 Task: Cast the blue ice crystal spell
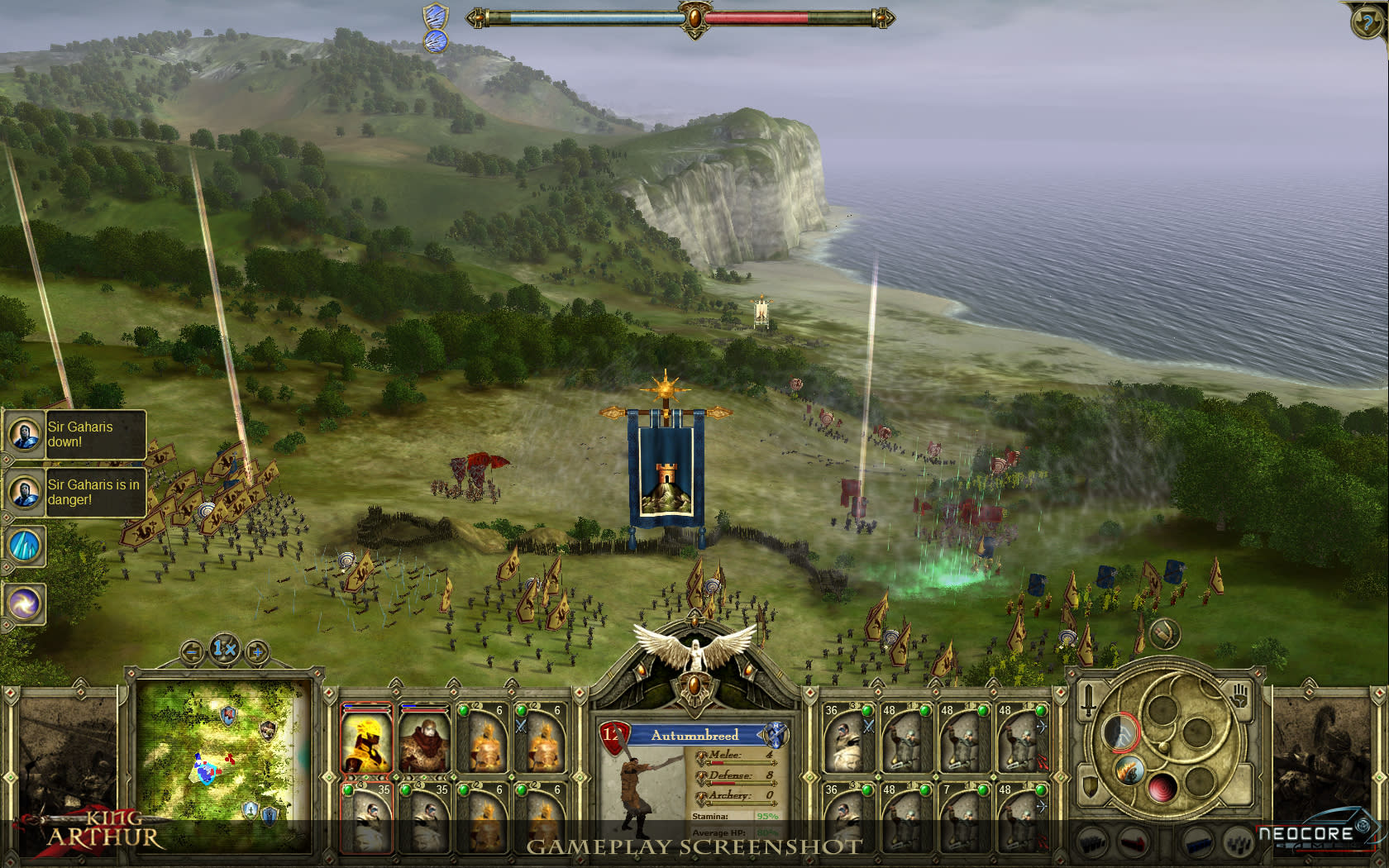pos(25,546)
